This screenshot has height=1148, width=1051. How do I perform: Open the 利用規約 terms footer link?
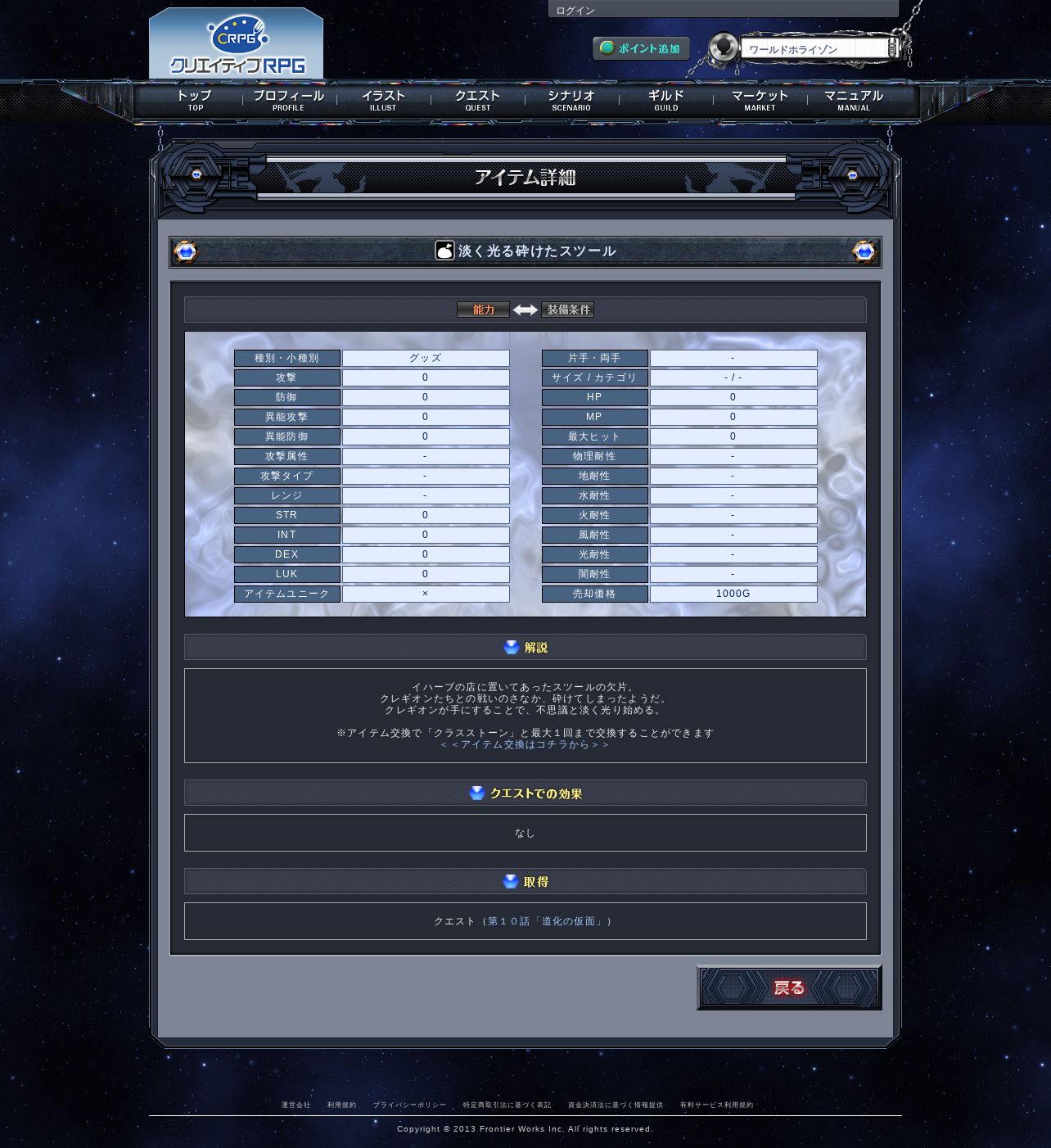(x=341, y=1105)
